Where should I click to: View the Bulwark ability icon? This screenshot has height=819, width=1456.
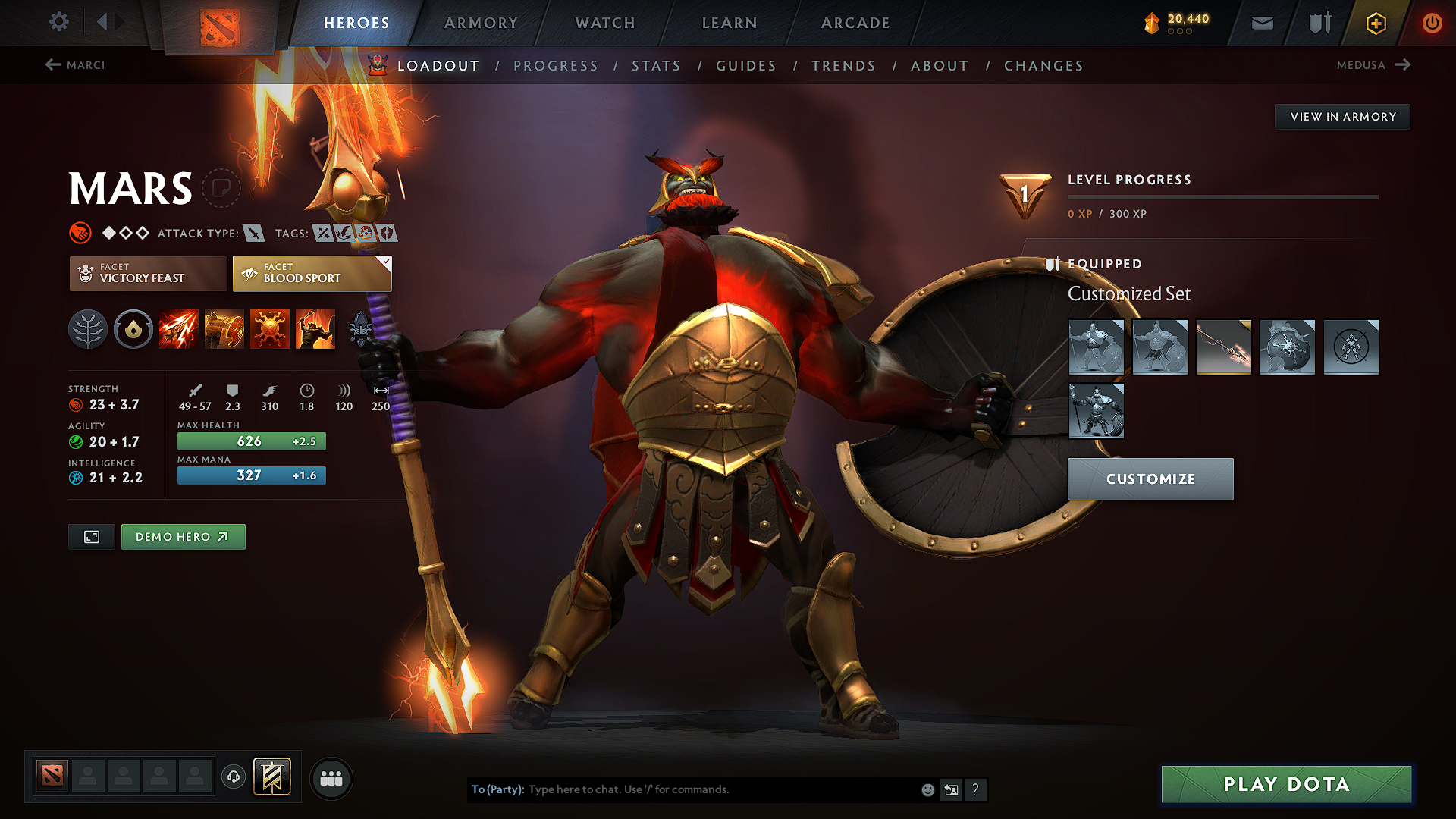[x=270, y=329]
